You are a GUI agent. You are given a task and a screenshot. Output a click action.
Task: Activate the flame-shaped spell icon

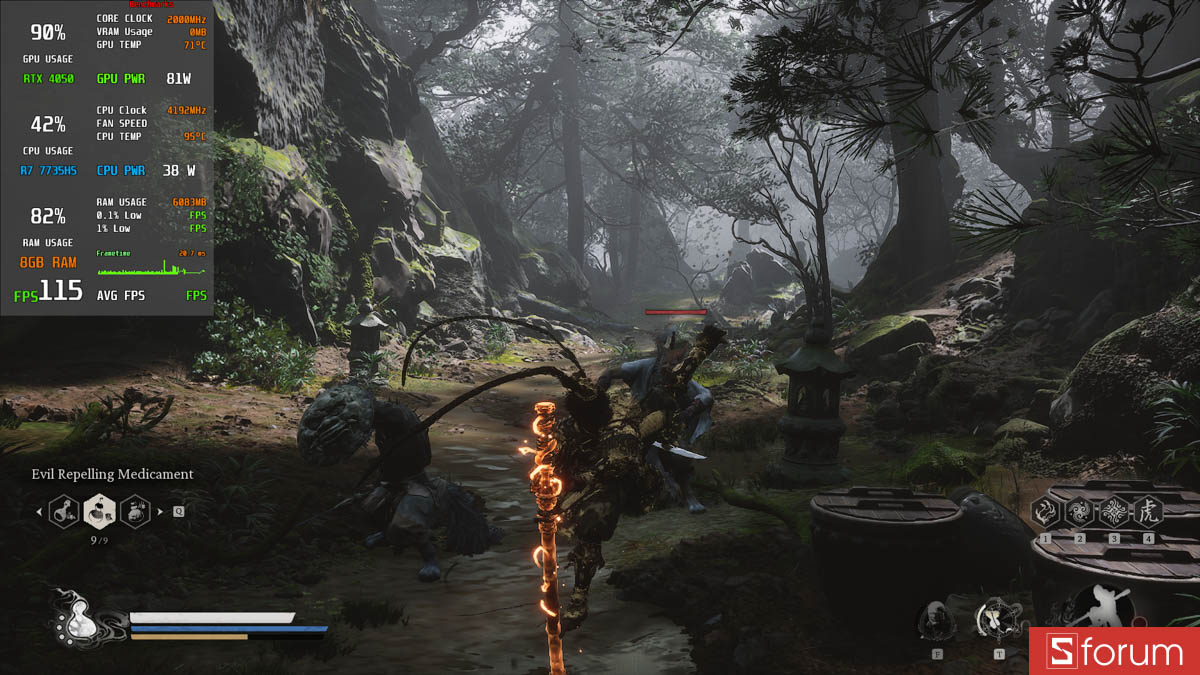pyautogui.click(x=1046, y=513)
